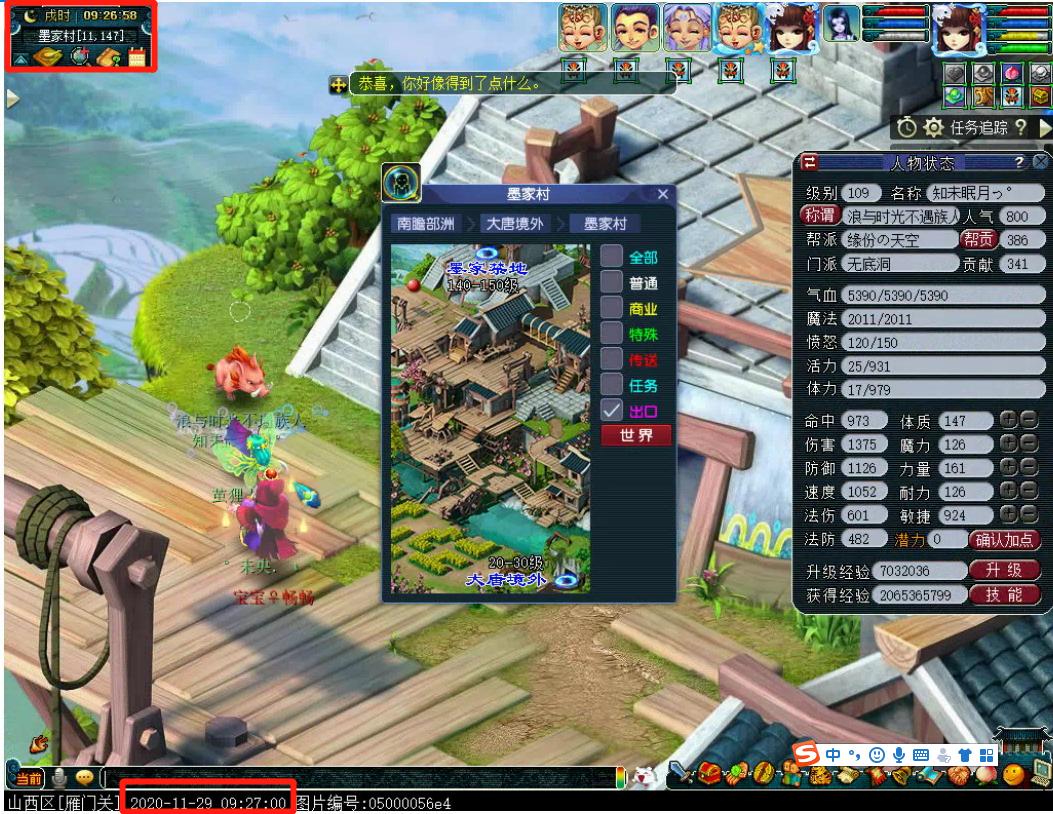Viewport: 1053px width, 814px height.
Task: Tick the 全部 map filter checkbox
Action: coord(612,257)
